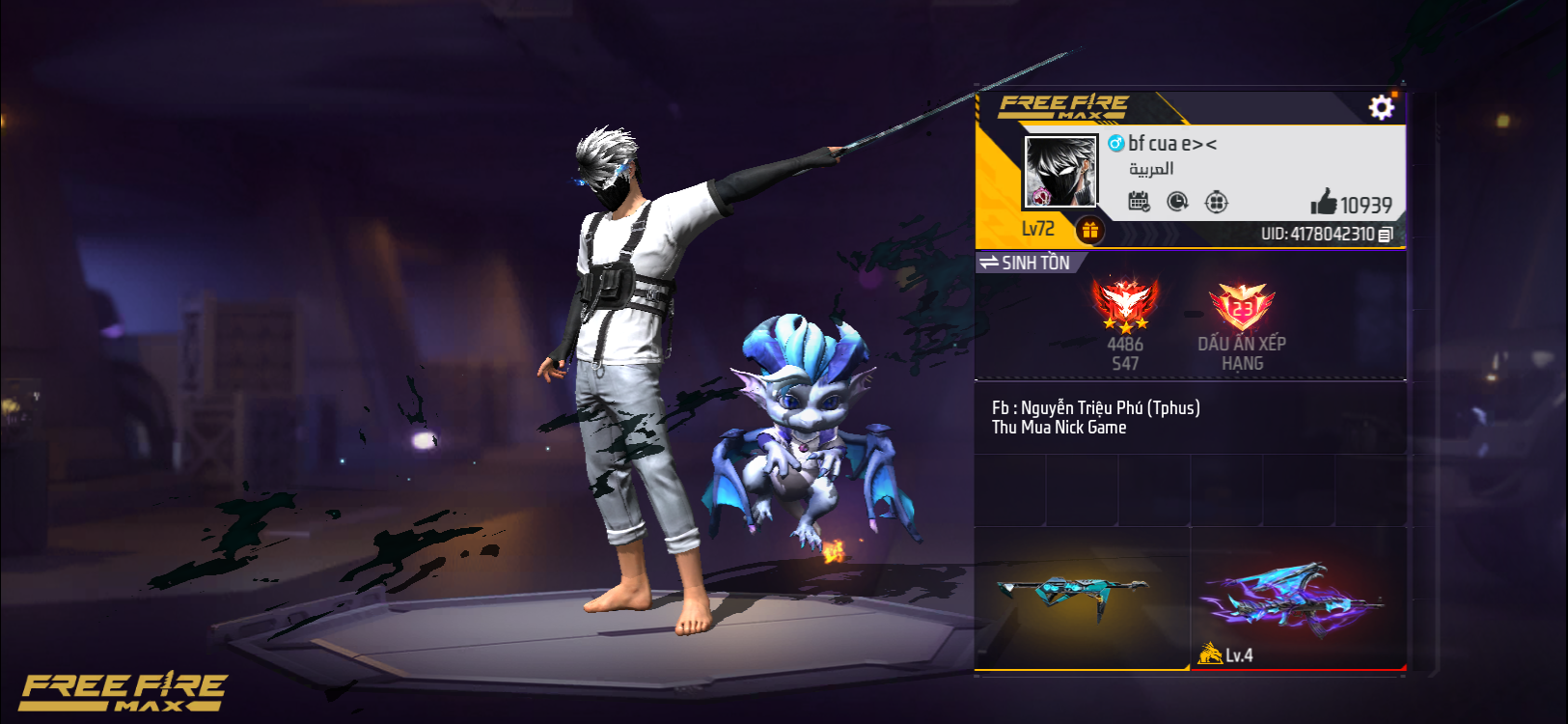
Task: Select the red Heroic rank badge
Action: [x=1127, y=301]
